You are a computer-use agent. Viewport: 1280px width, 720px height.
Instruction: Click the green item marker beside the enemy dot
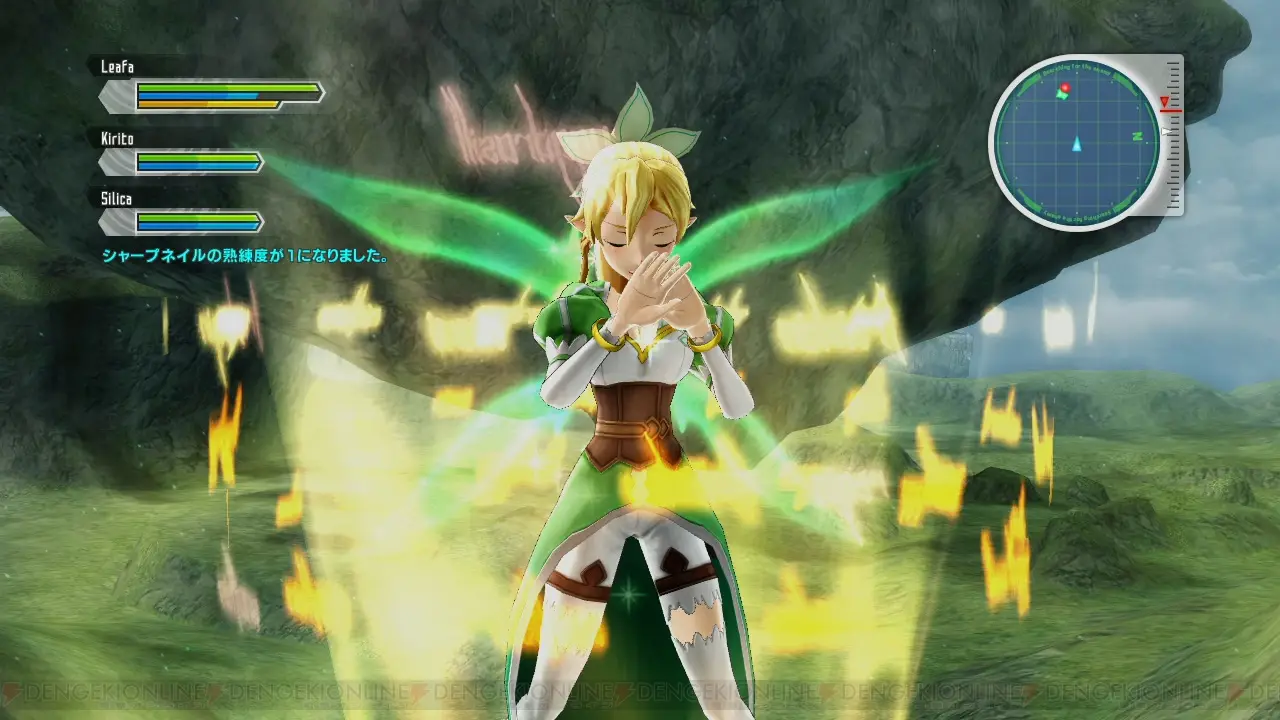point(1062,95)
